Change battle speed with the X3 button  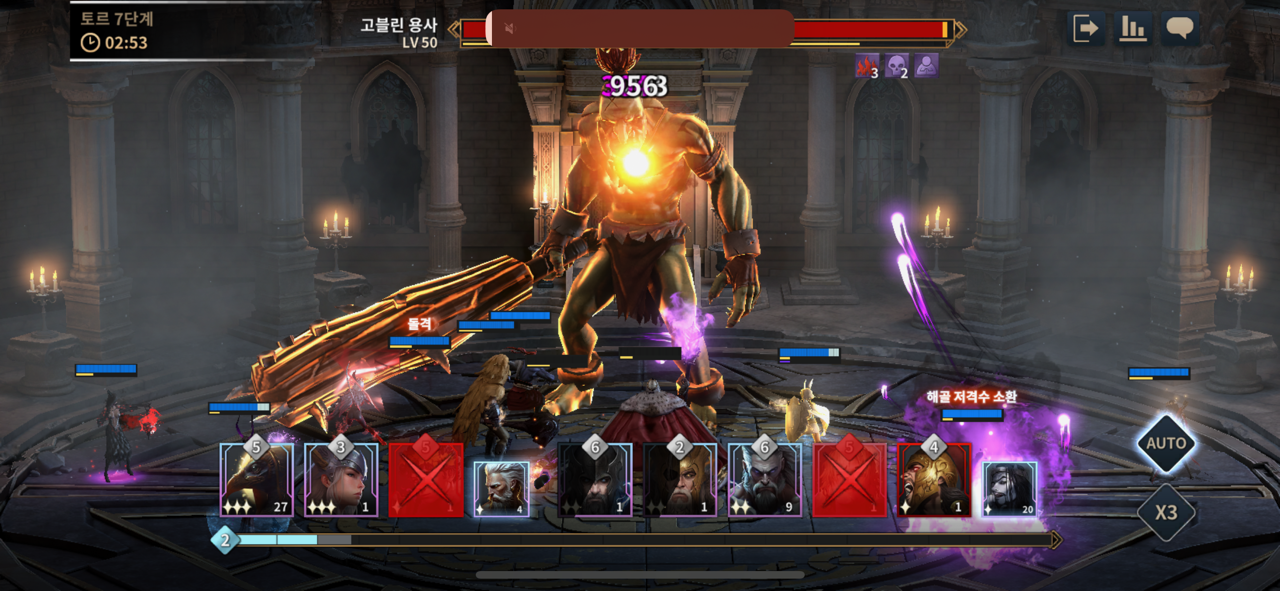[1166, 514]
